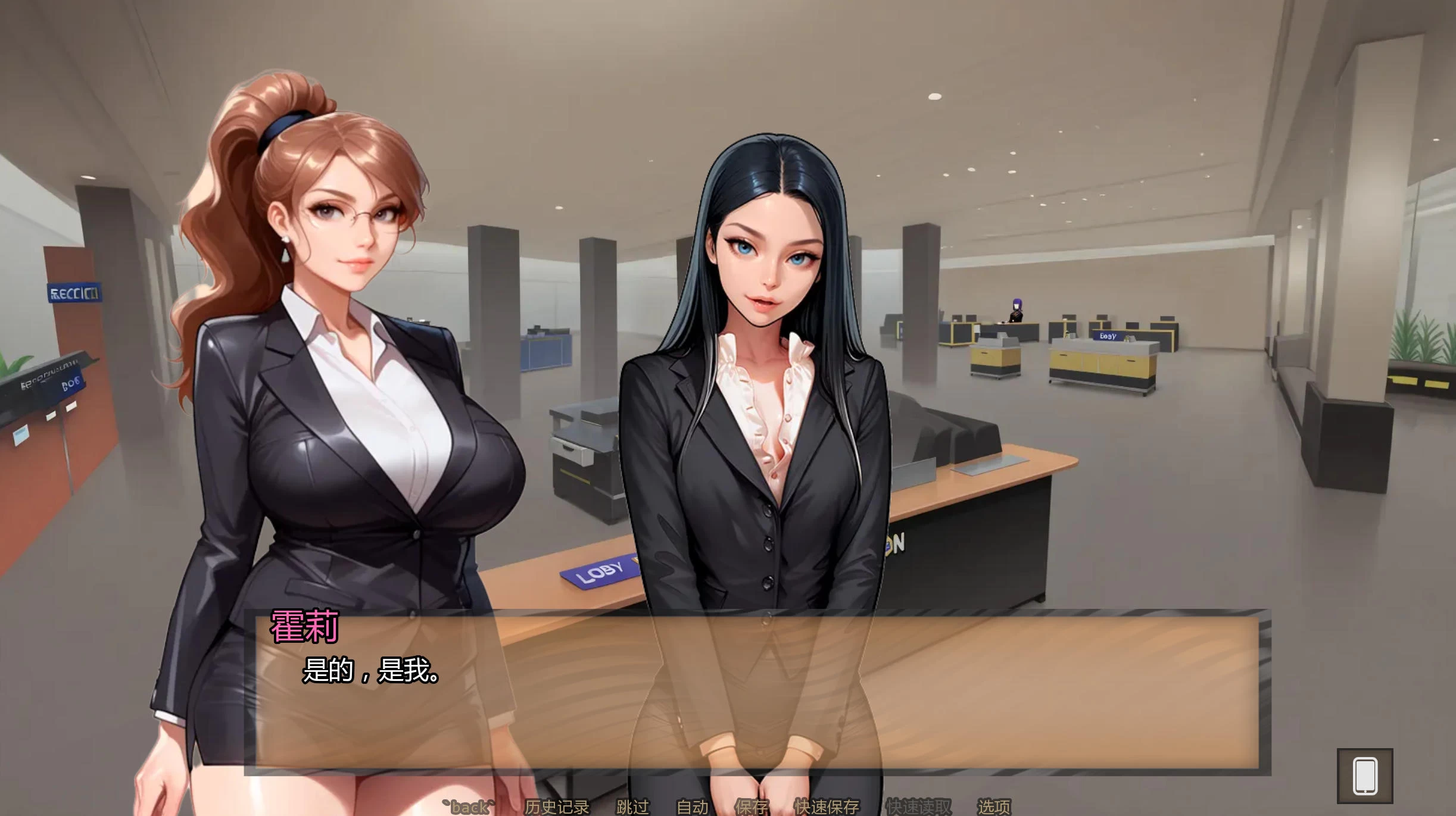This screenshot has height=816, width=1456.
Task: Open the 选项 options menu
Action: (x=994, y=806)
